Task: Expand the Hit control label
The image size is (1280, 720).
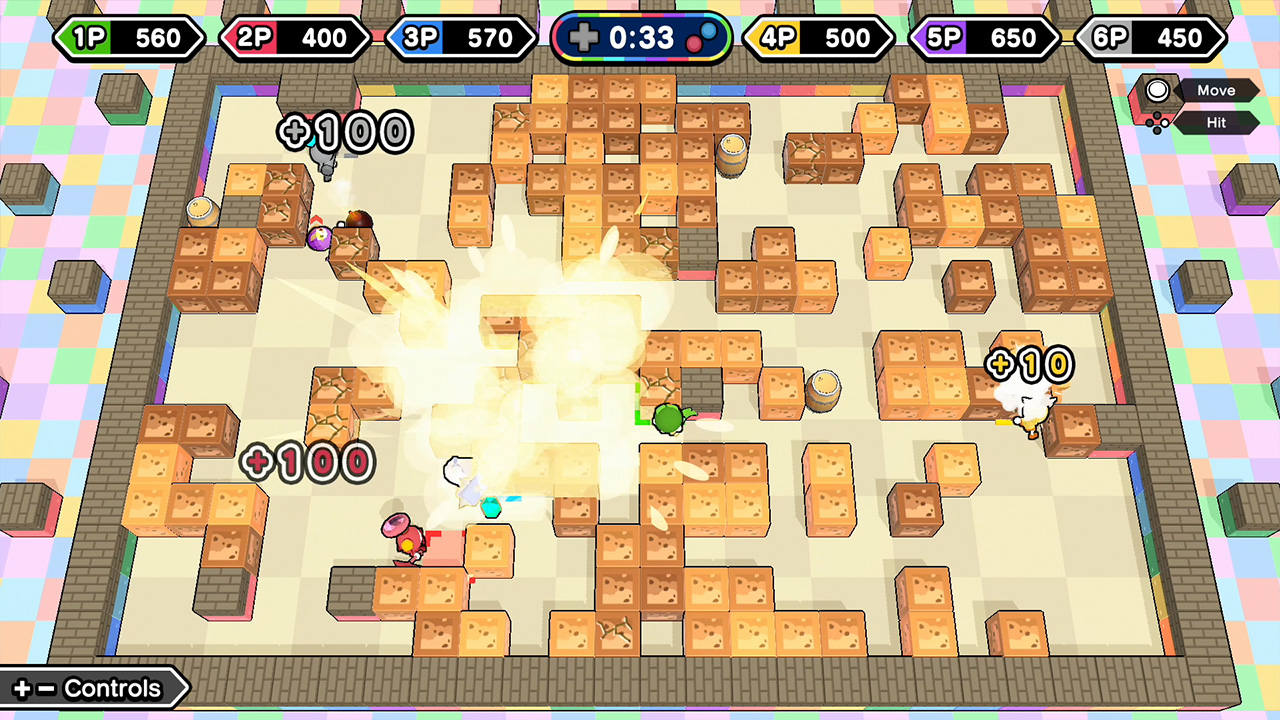Action: pos(1217,122)
